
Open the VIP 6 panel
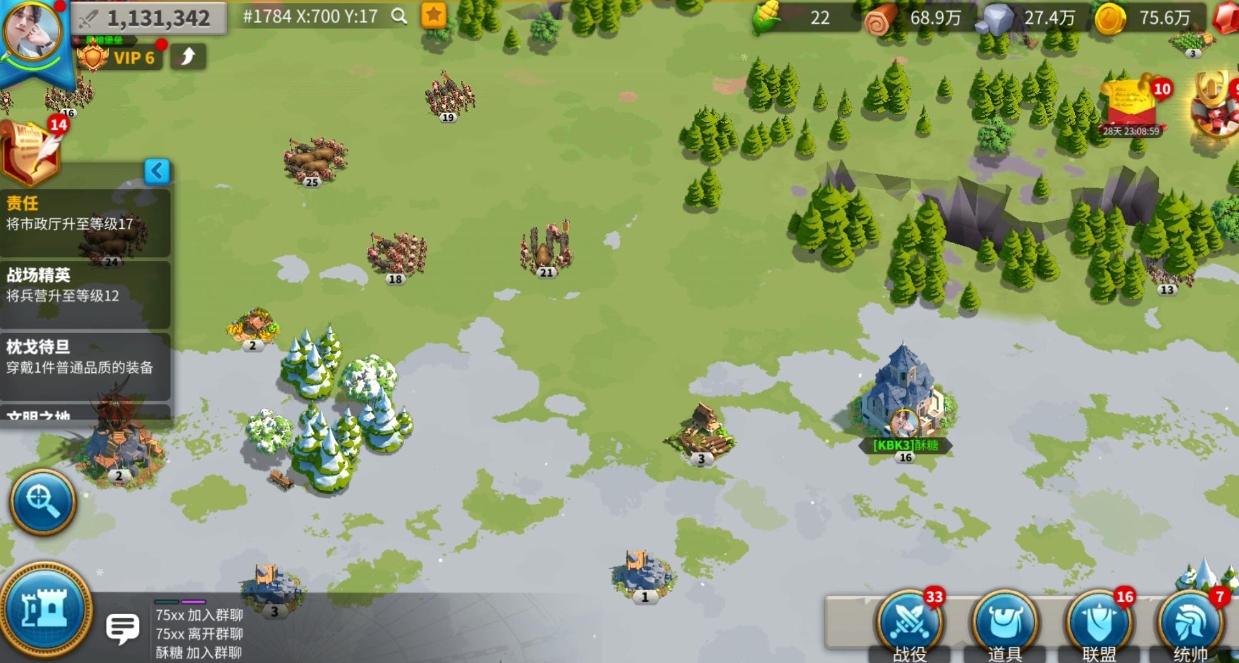point(122,57)
